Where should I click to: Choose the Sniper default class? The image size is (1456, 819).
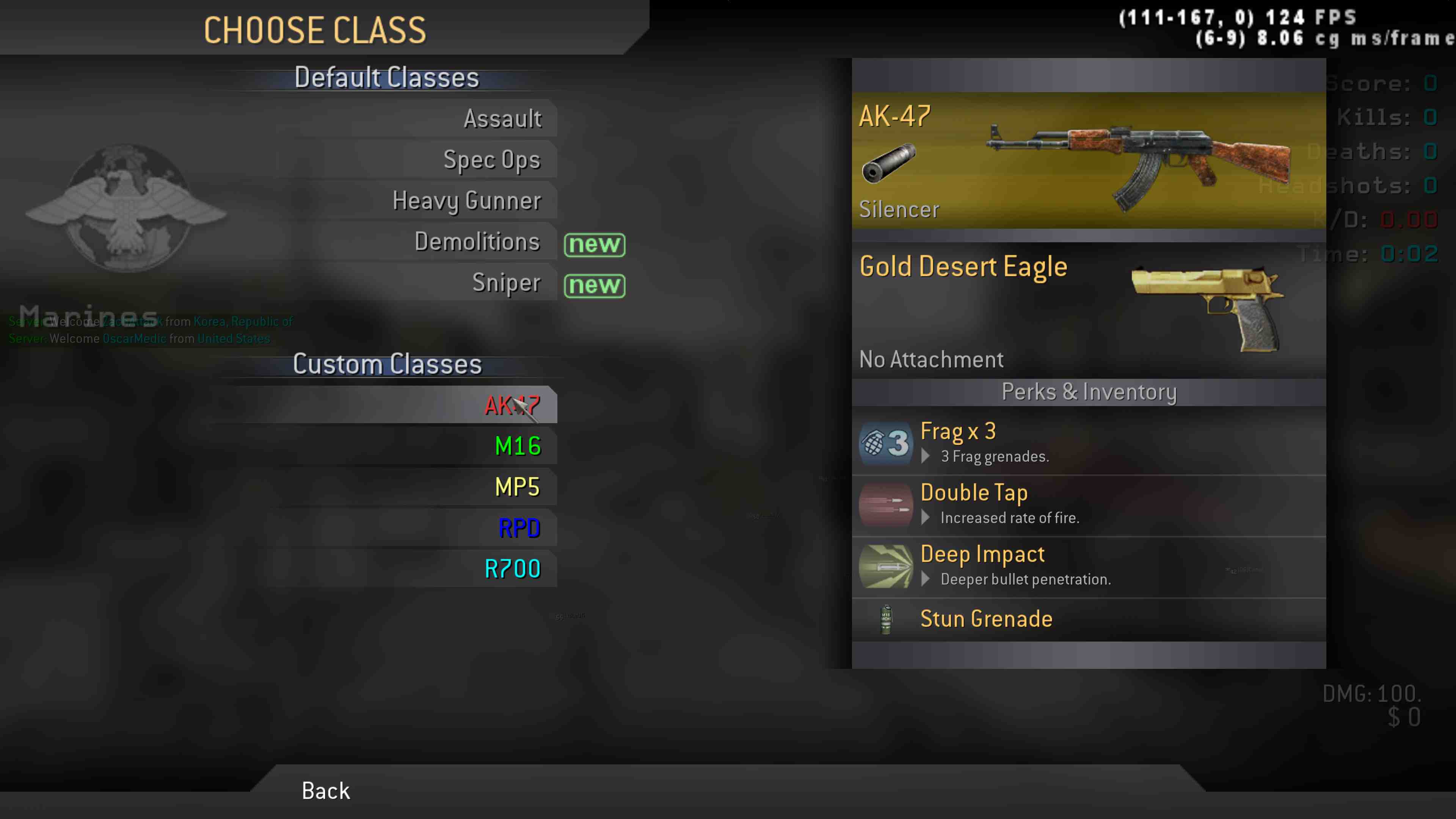coord(506,283)
